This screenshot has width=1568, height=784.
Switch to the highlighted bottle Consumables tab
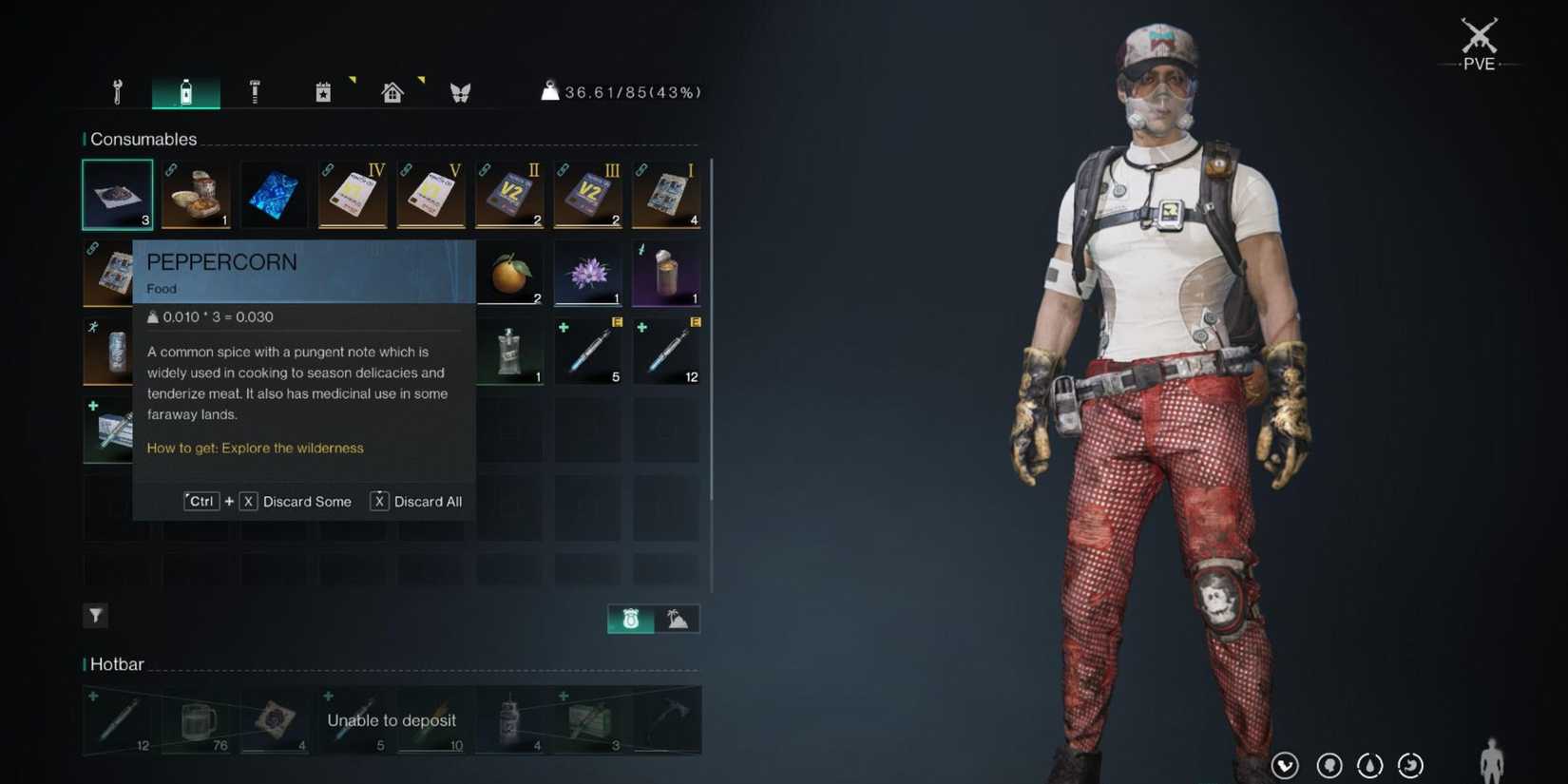[x=186, y=91]
